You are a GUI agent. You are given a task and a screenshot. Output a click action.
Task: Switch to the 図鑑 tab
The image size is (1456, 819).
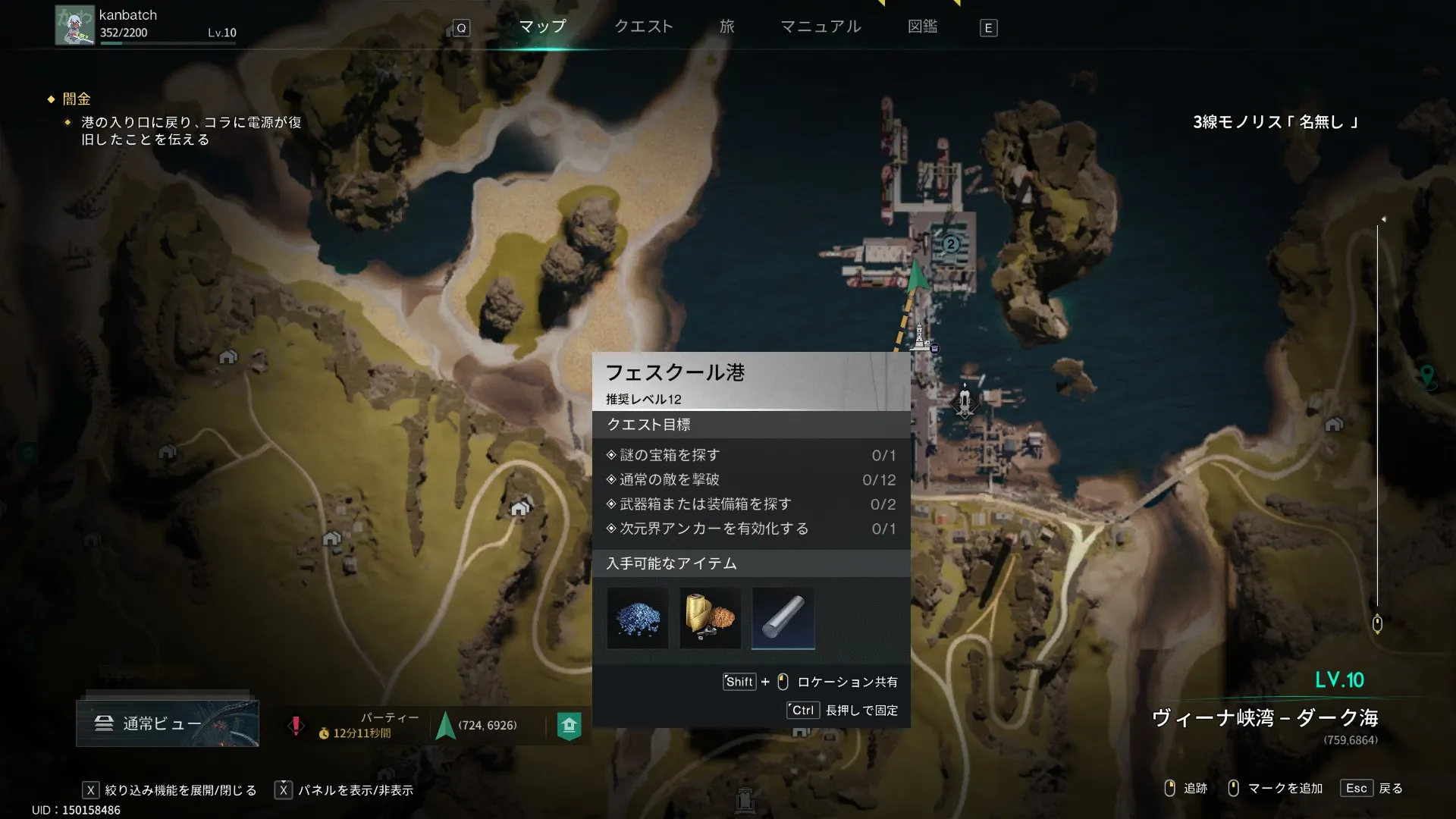[x=922, y=27]
